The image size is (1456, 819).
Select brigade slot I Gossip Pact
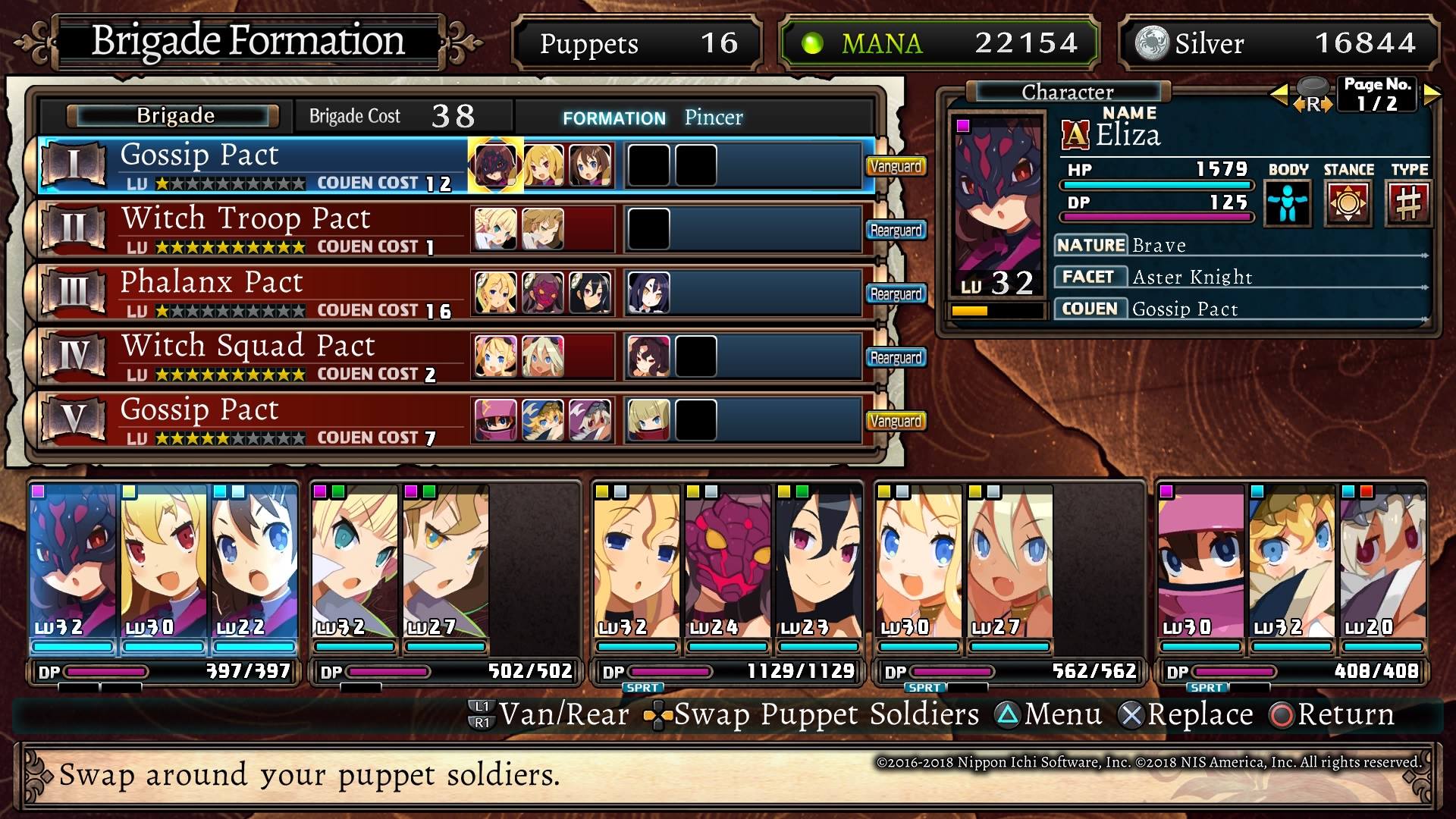(x=250, y=165)
